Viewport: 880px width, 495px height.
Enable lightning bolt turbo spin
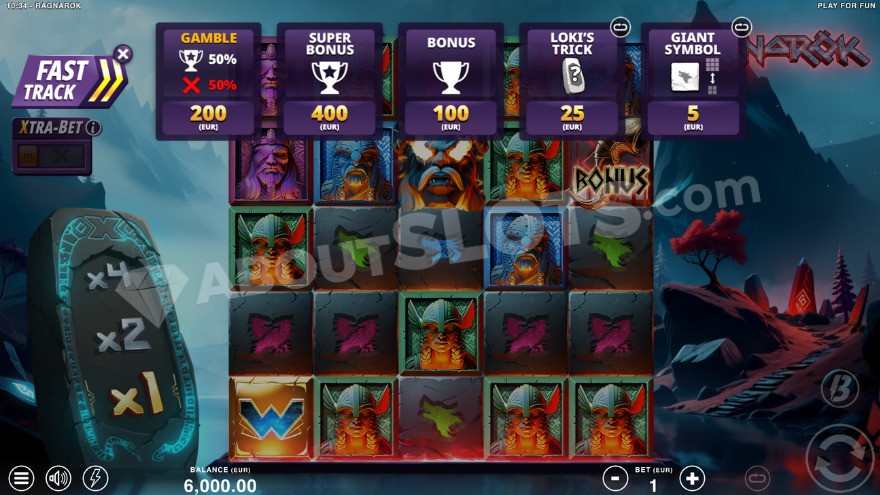click(95, 478)
